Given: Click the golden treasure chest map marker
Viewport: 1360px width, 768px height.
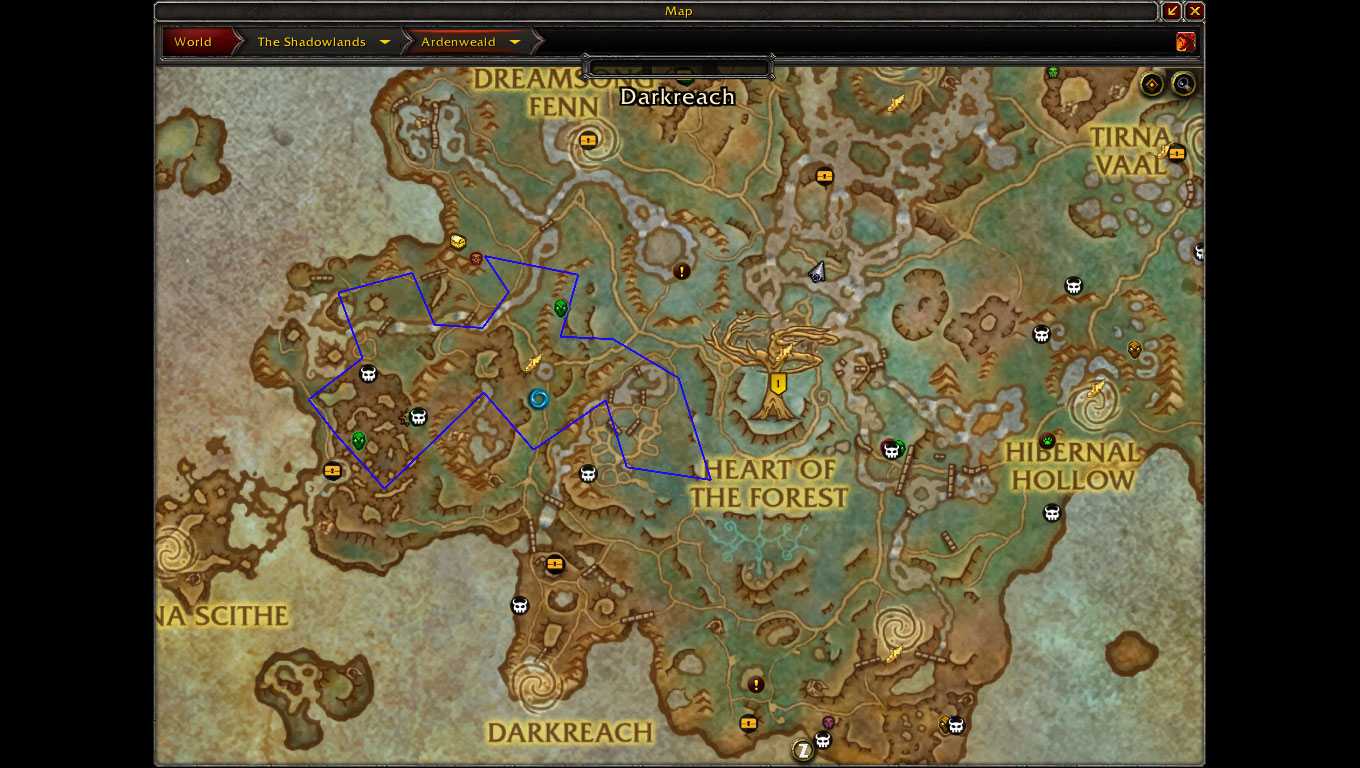Looking at the screenshot, I should click(x=458, y=242).
